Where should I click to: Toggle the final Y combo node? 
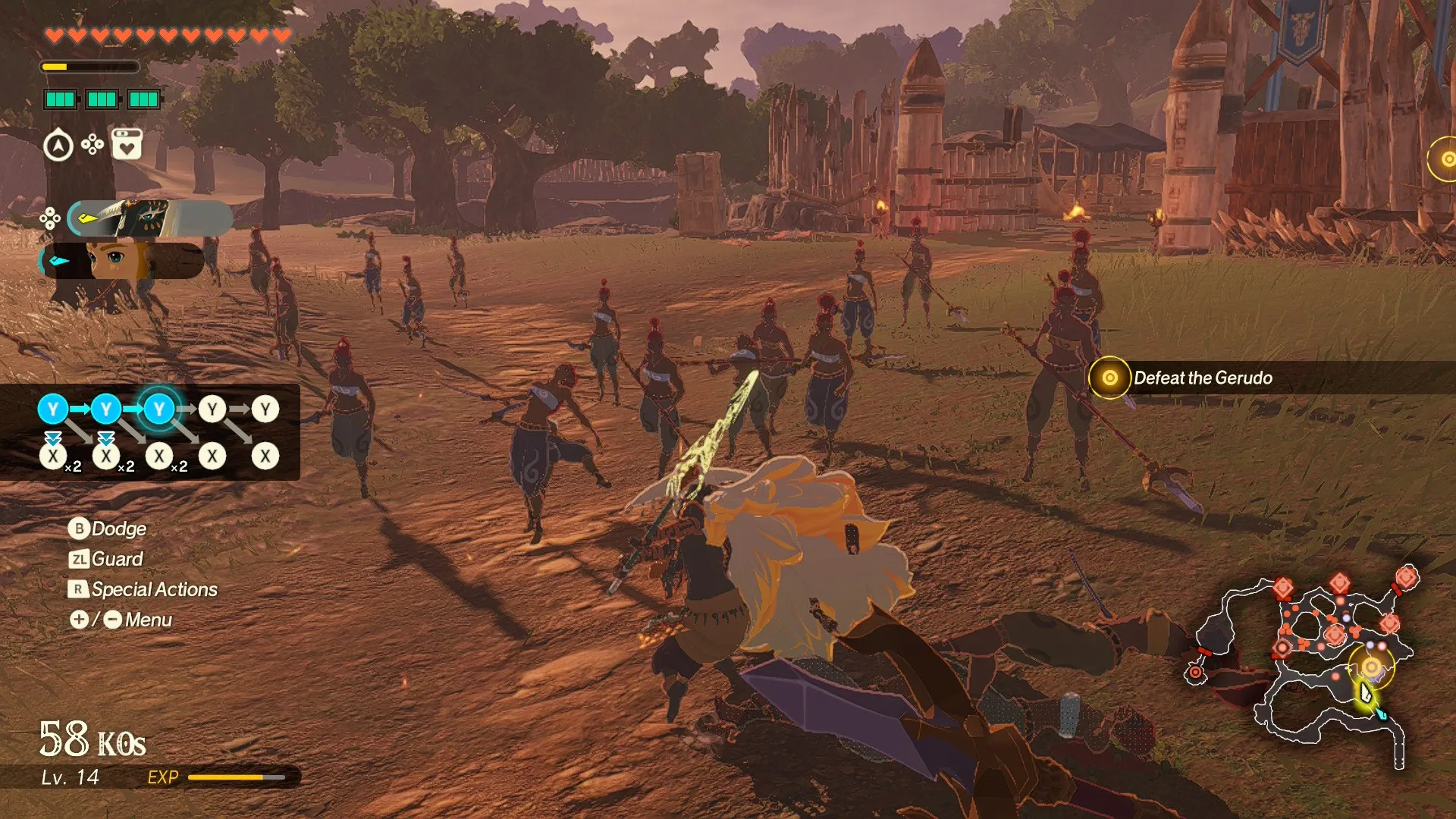pos(264,409)
